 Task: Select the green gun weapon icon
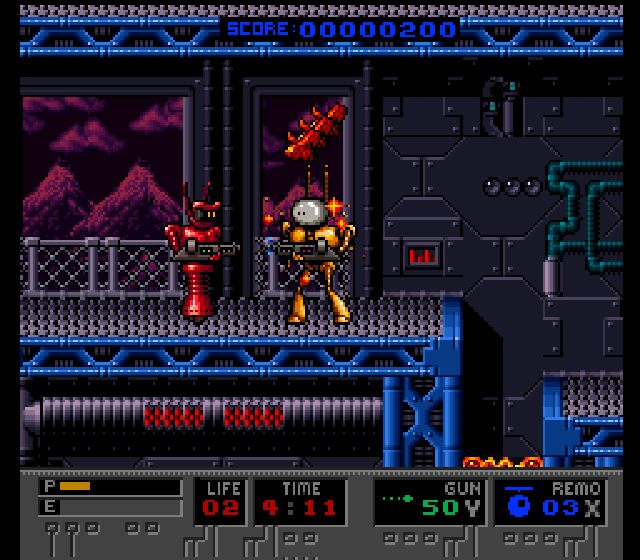pos(398,495)
